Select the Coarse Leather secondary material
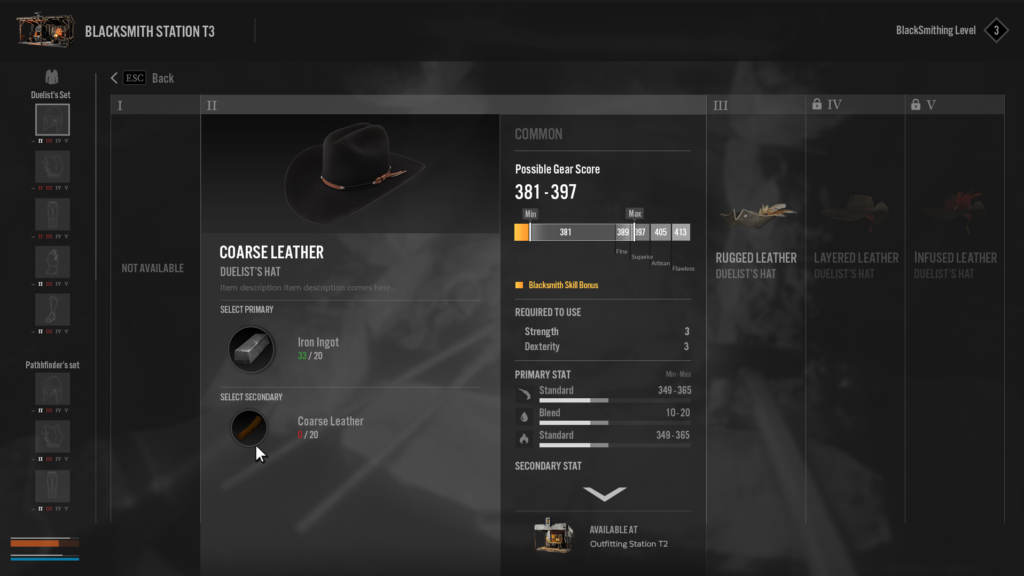 pos(250,428)
